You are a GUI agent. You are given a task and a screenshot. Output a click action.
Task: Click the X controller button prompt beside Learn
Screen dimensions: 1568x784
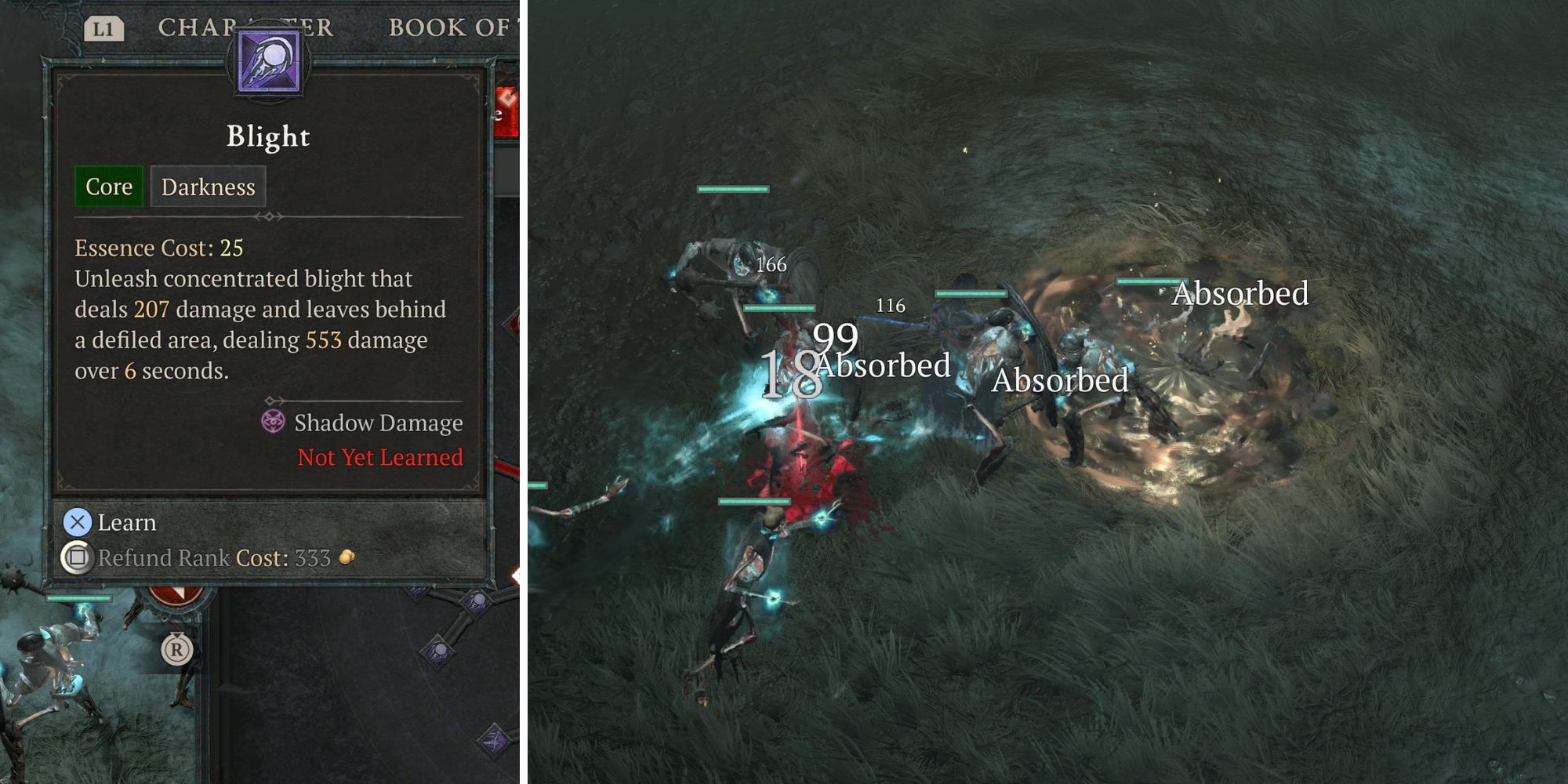(77, 522)
